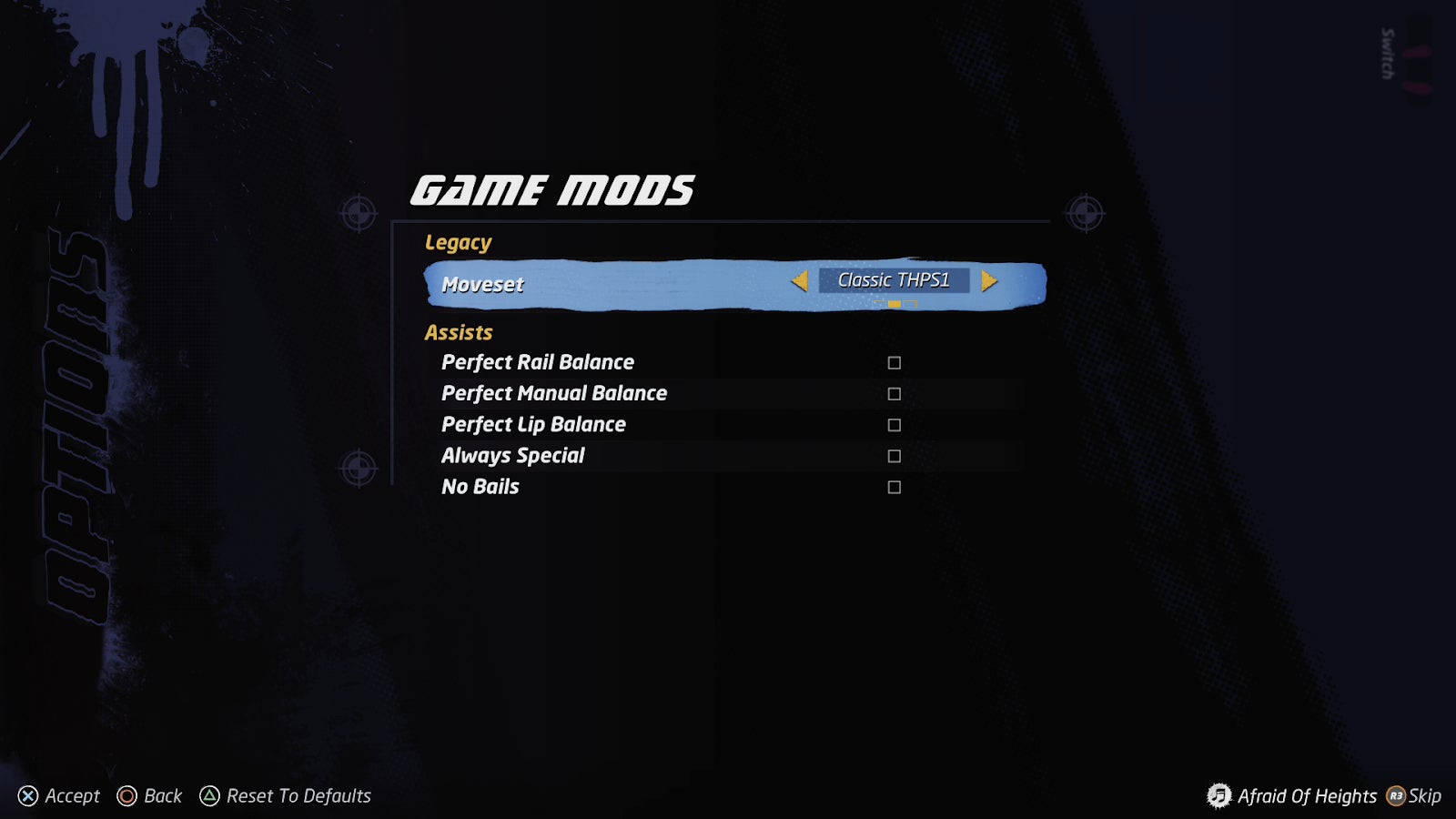Image resolution: width=1456 pixels, height=819 pixels.
Task: Click the X Accept button icon
Action: tap(28, 795)
